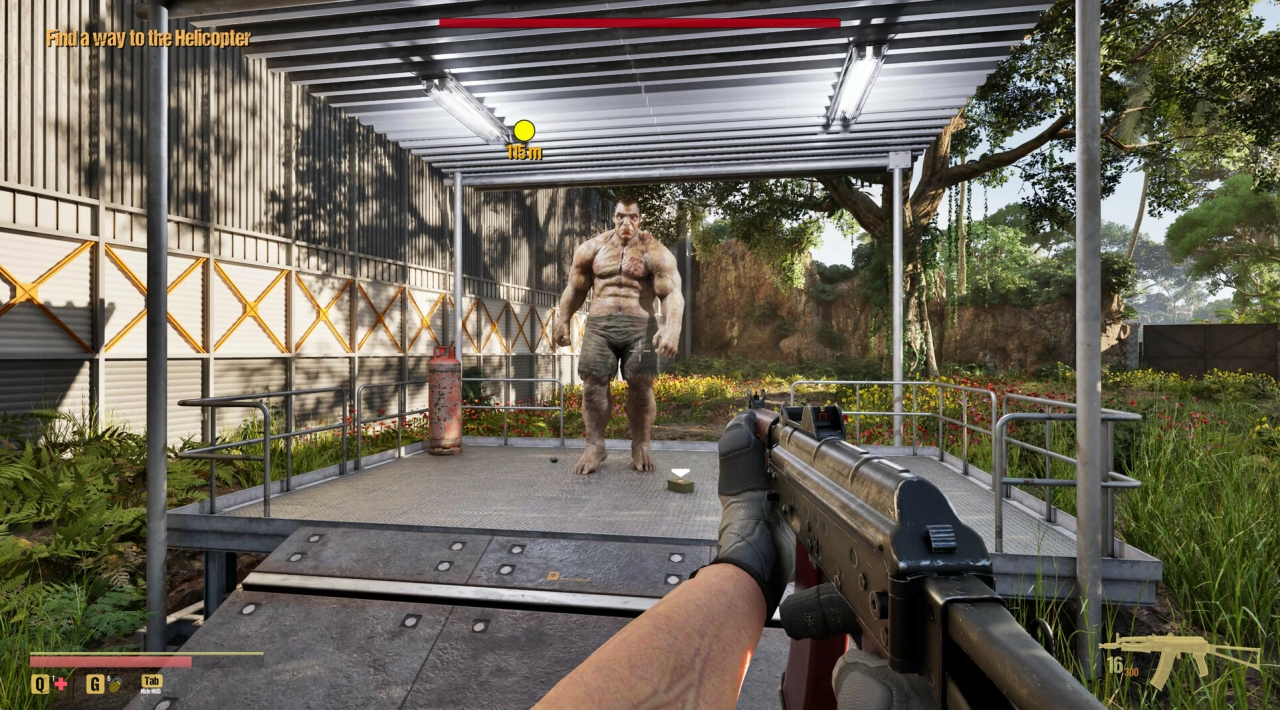Select the red cross medkit icon

tap(60, 684)
